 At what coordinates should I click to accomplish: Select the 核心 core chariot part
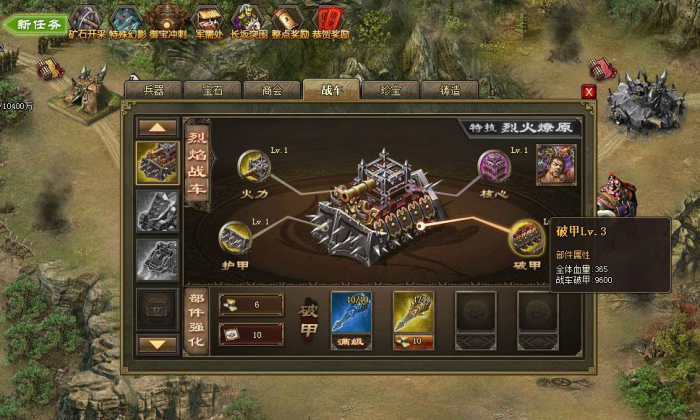click(x=493, y=165)
